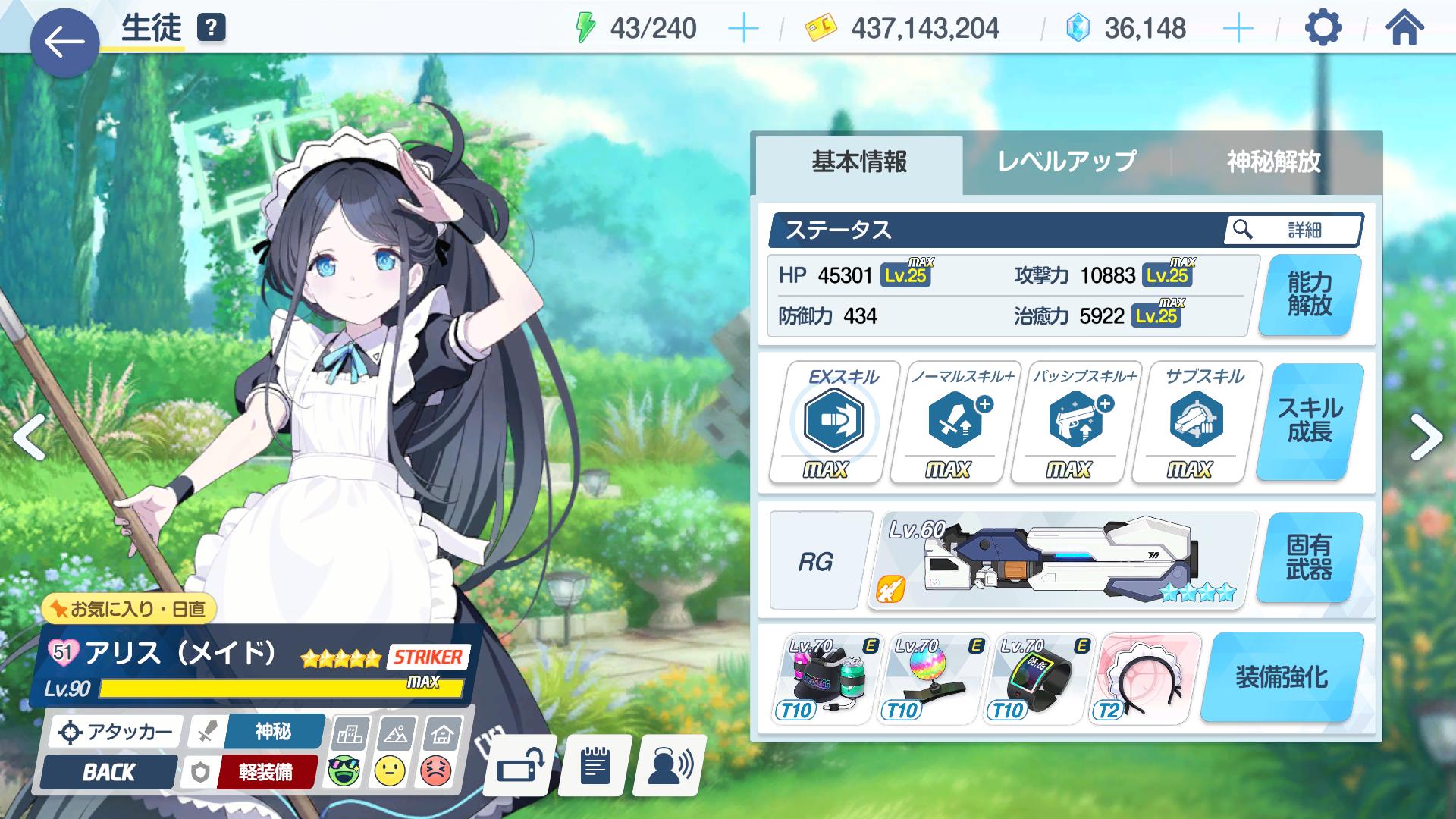Toggle the お気に入り・日直 favorite tag
1456x819 pixels.
[129, 608]
